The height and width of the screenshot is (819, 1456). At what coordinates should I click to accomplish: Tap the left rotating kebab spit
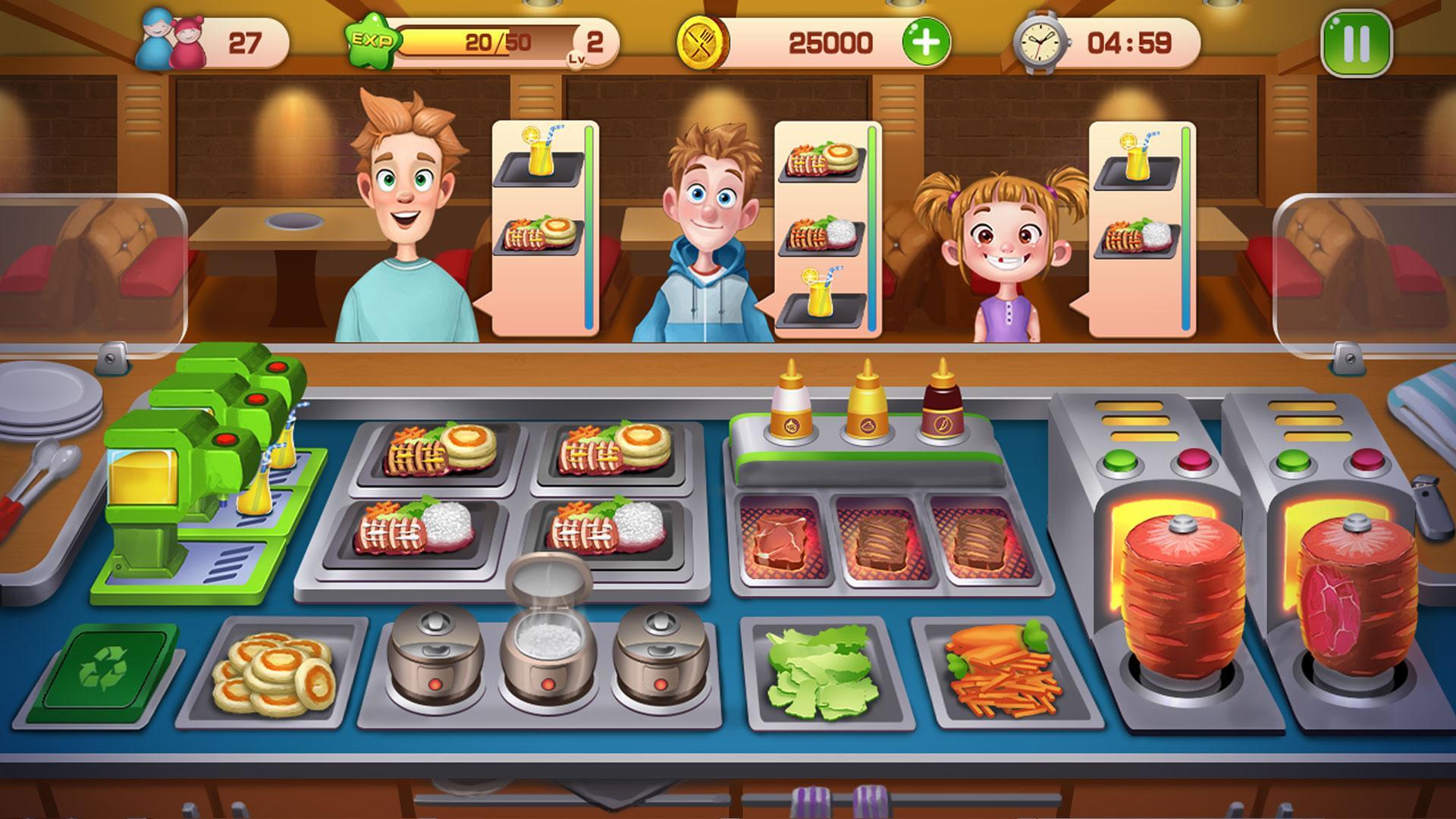pos(1179,599)
